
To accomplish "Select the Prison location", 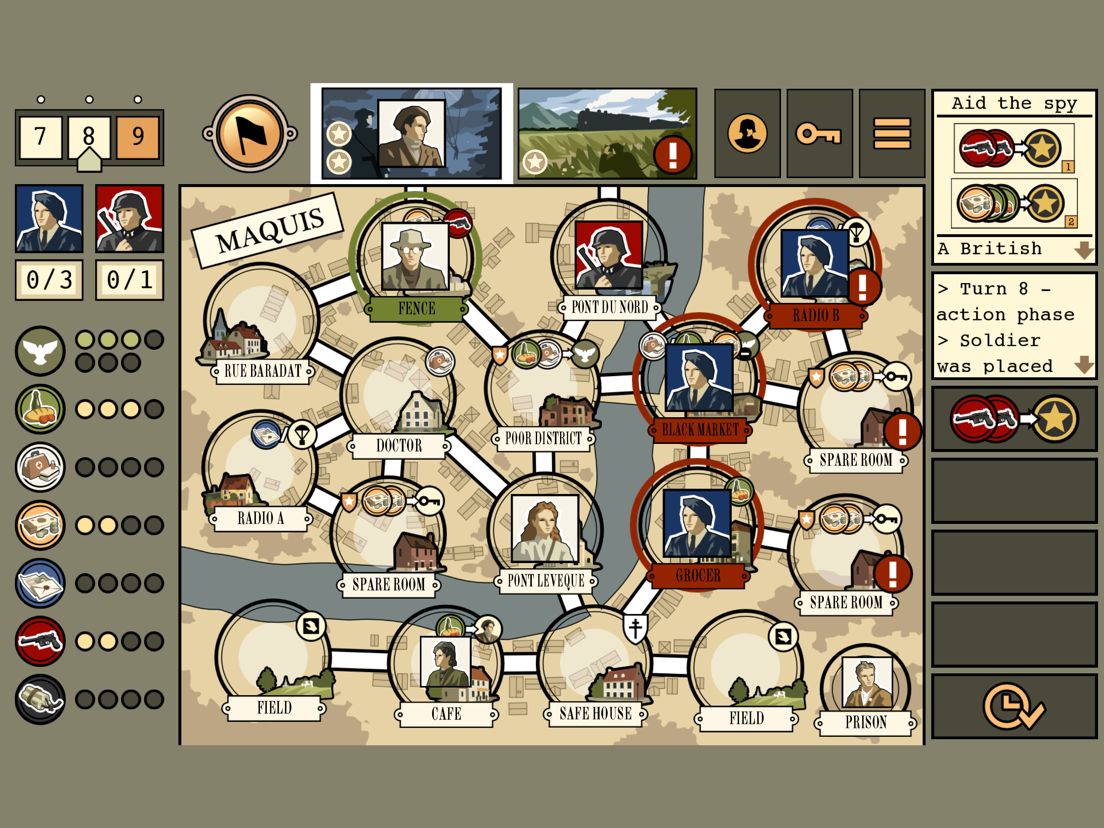I will [x=865, y=688].
